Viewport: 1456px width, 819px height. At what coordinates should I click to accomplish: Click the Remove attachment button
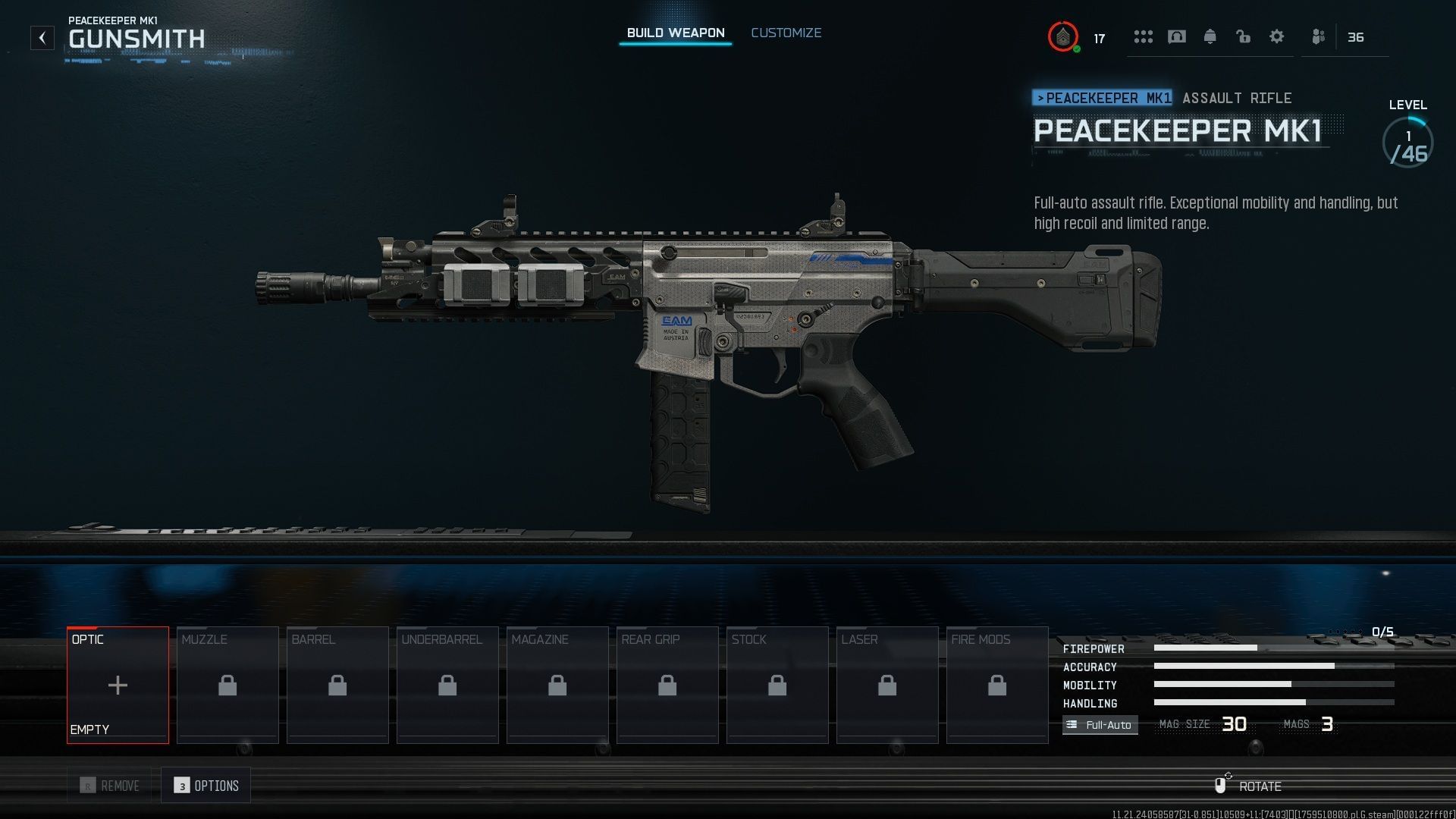pyautogui.click(x=110, y=786)
